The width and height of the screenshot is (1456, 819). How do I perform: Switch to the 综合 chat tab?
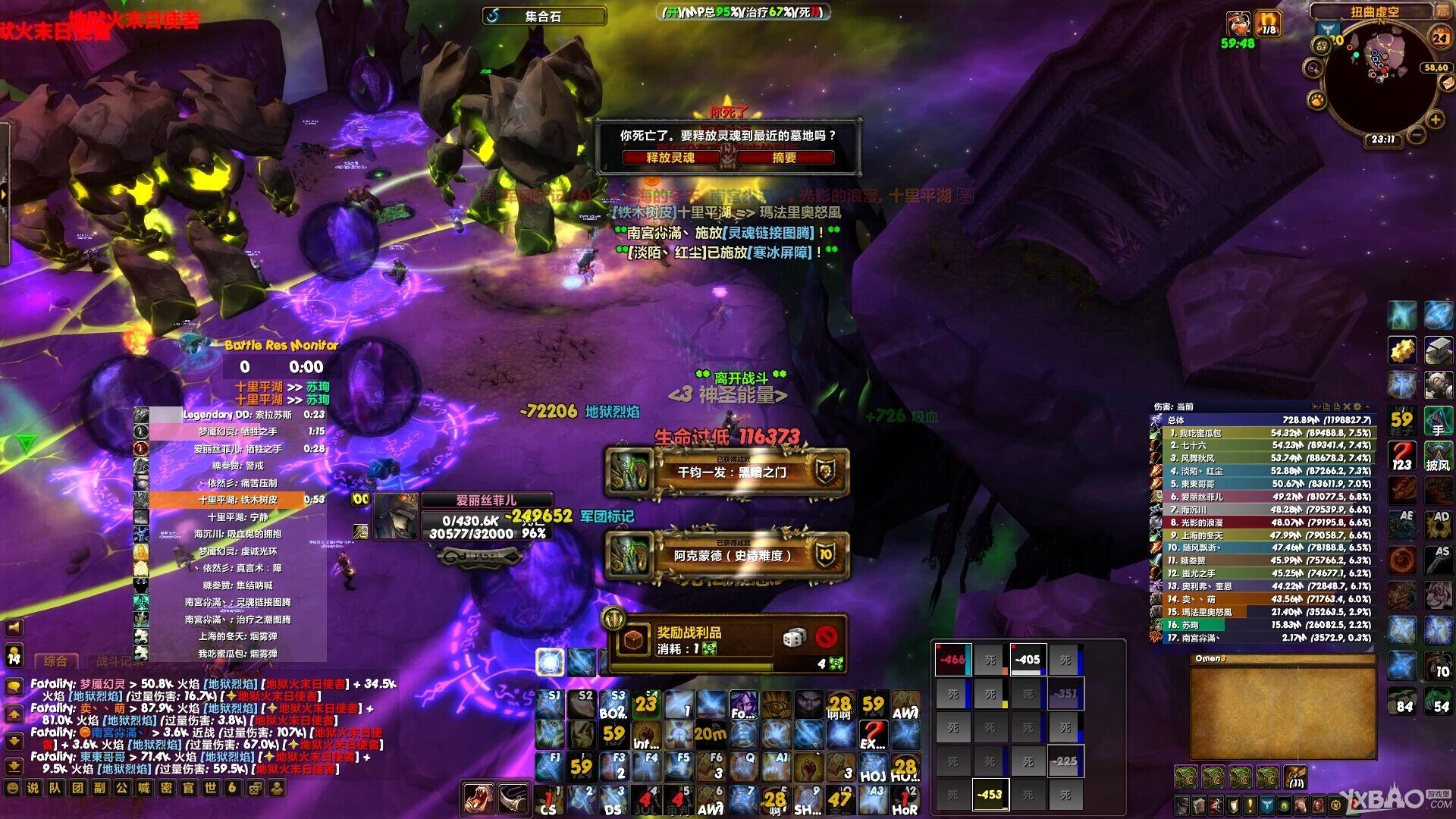click(x=55, y=661)
